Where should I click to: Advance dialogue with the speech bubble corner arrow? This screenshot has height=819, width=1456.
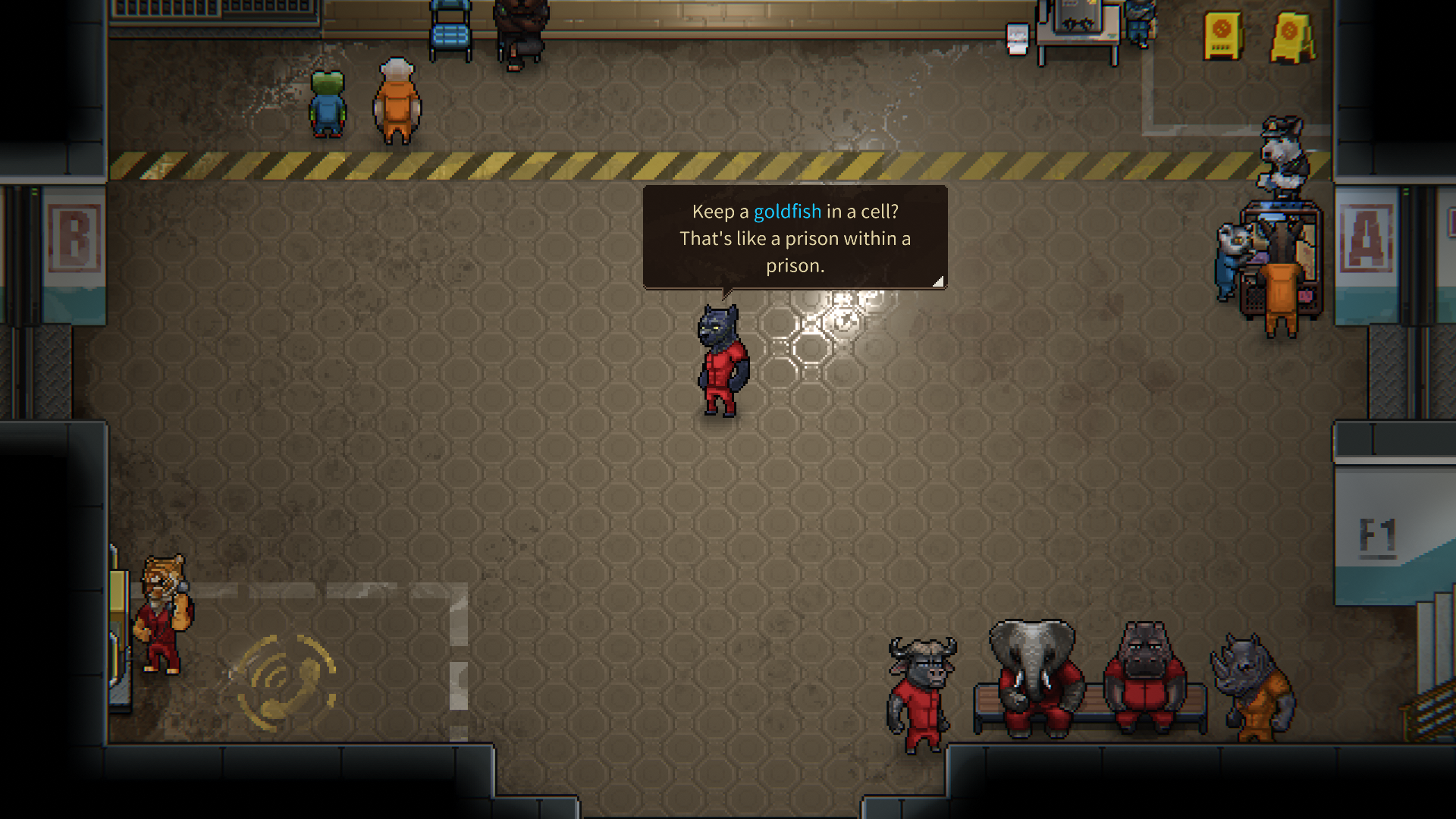[938, 281]
